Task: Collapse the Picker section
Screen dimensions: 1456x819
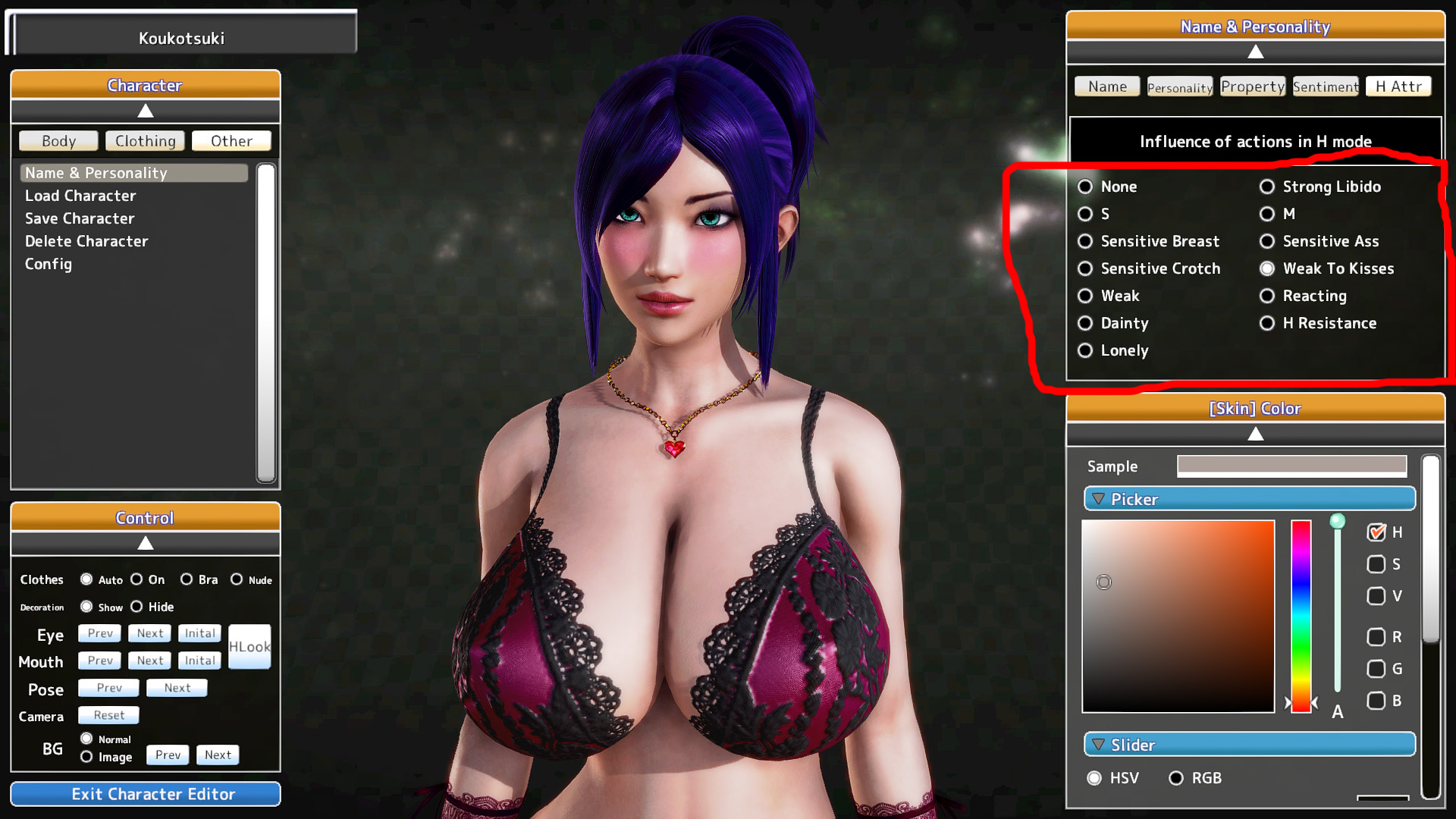Action: click(1098, 499)
